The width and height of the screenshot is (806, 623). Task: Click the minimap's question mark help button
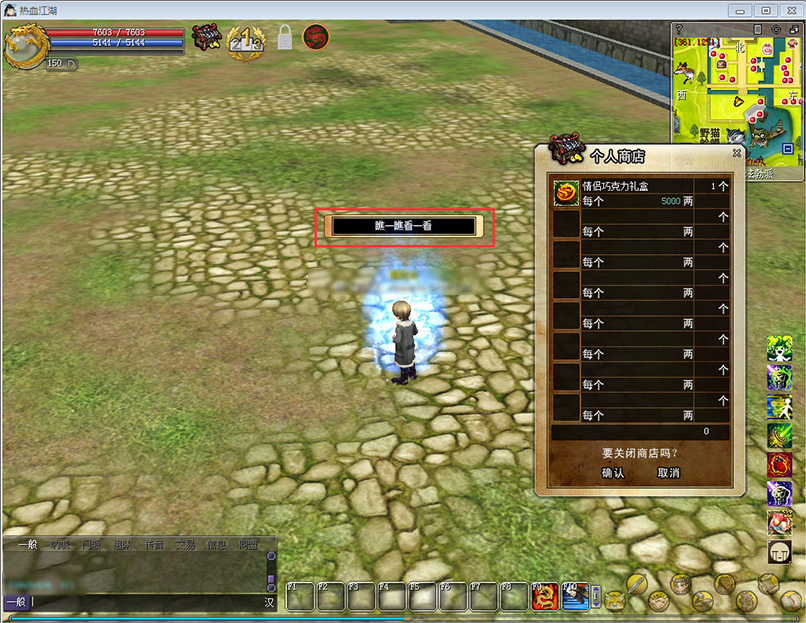(680, 30)
